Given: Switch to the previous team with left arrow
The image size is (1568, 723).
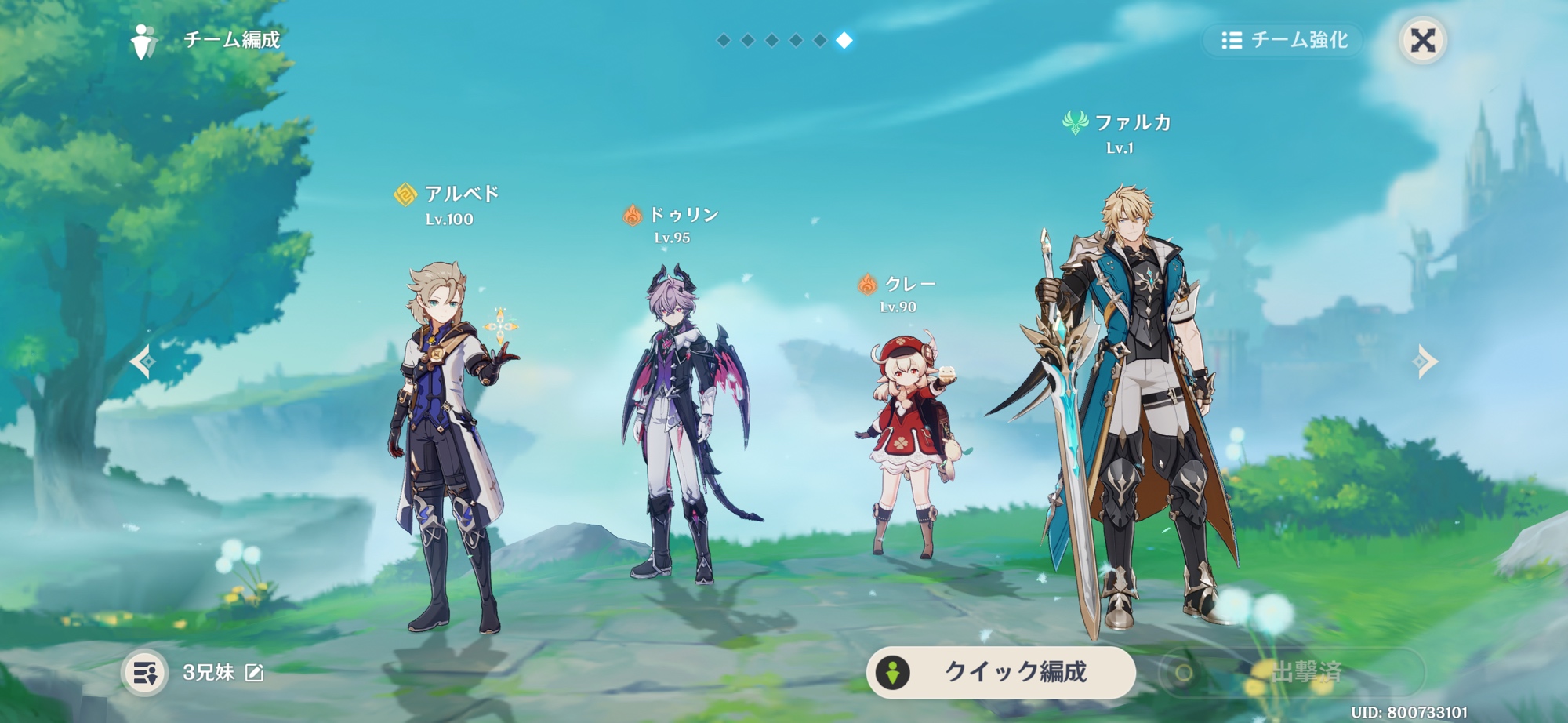Looking at the screenshot, I should (143, 361).
